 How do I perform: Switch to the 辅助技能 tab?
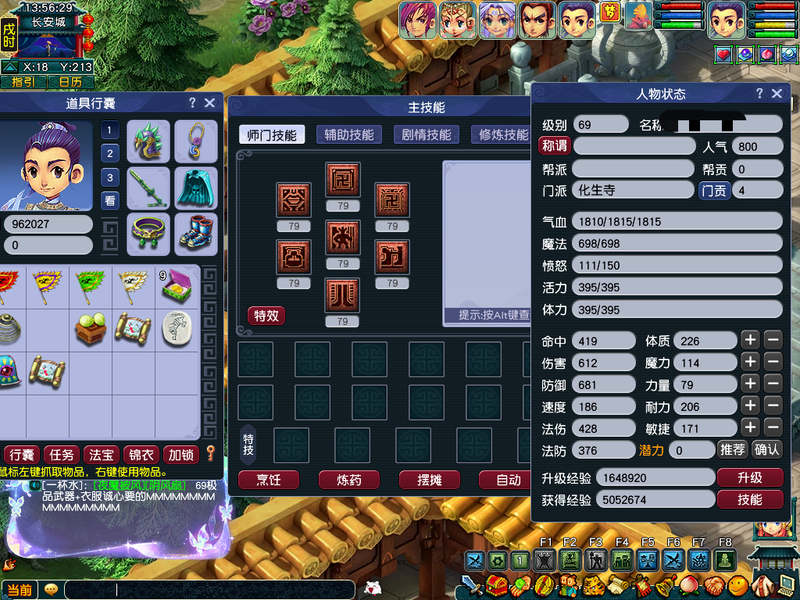tap(347, 135)
